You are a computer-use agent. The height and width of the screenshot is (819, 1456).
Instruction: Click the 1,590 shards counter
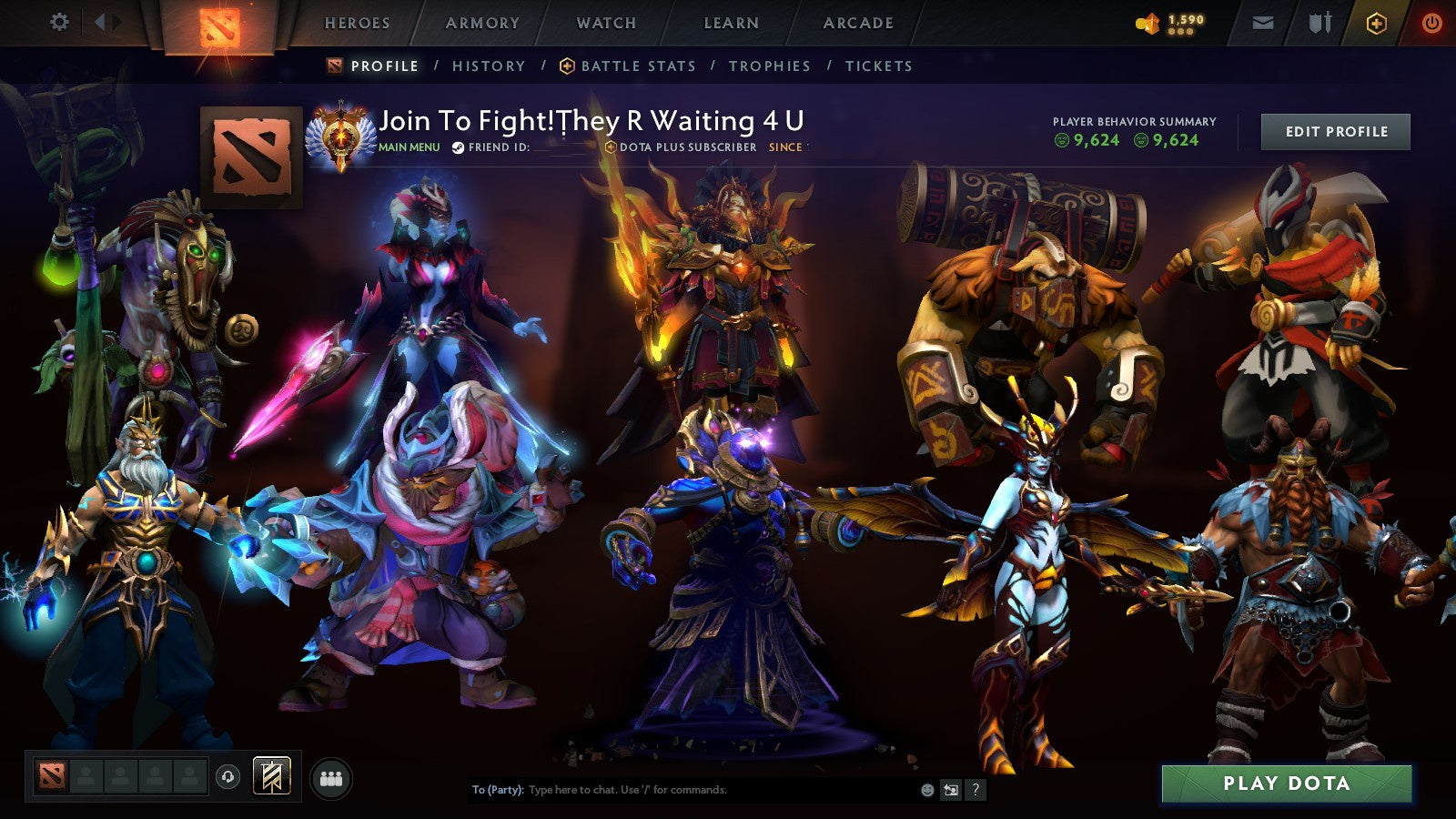[x=1168, y=20]
